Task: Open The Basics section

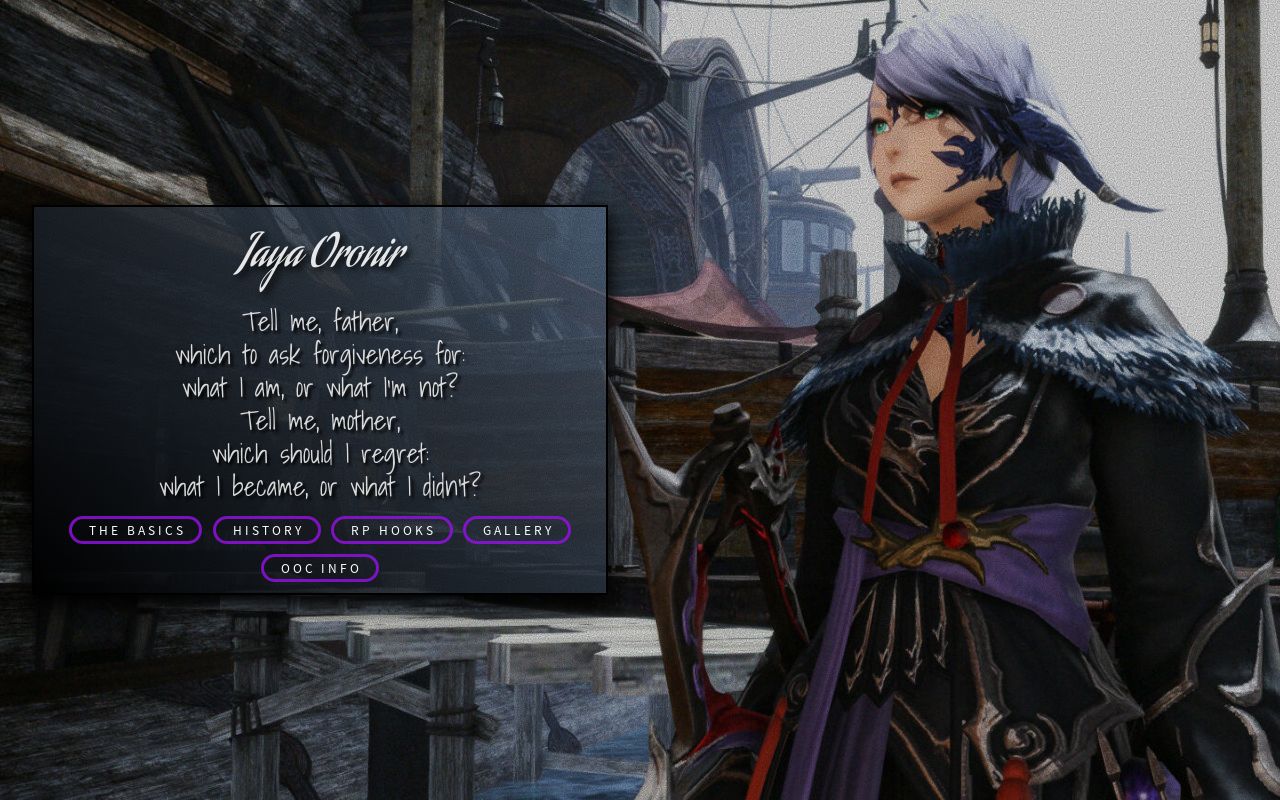Action: click(136, 530)
